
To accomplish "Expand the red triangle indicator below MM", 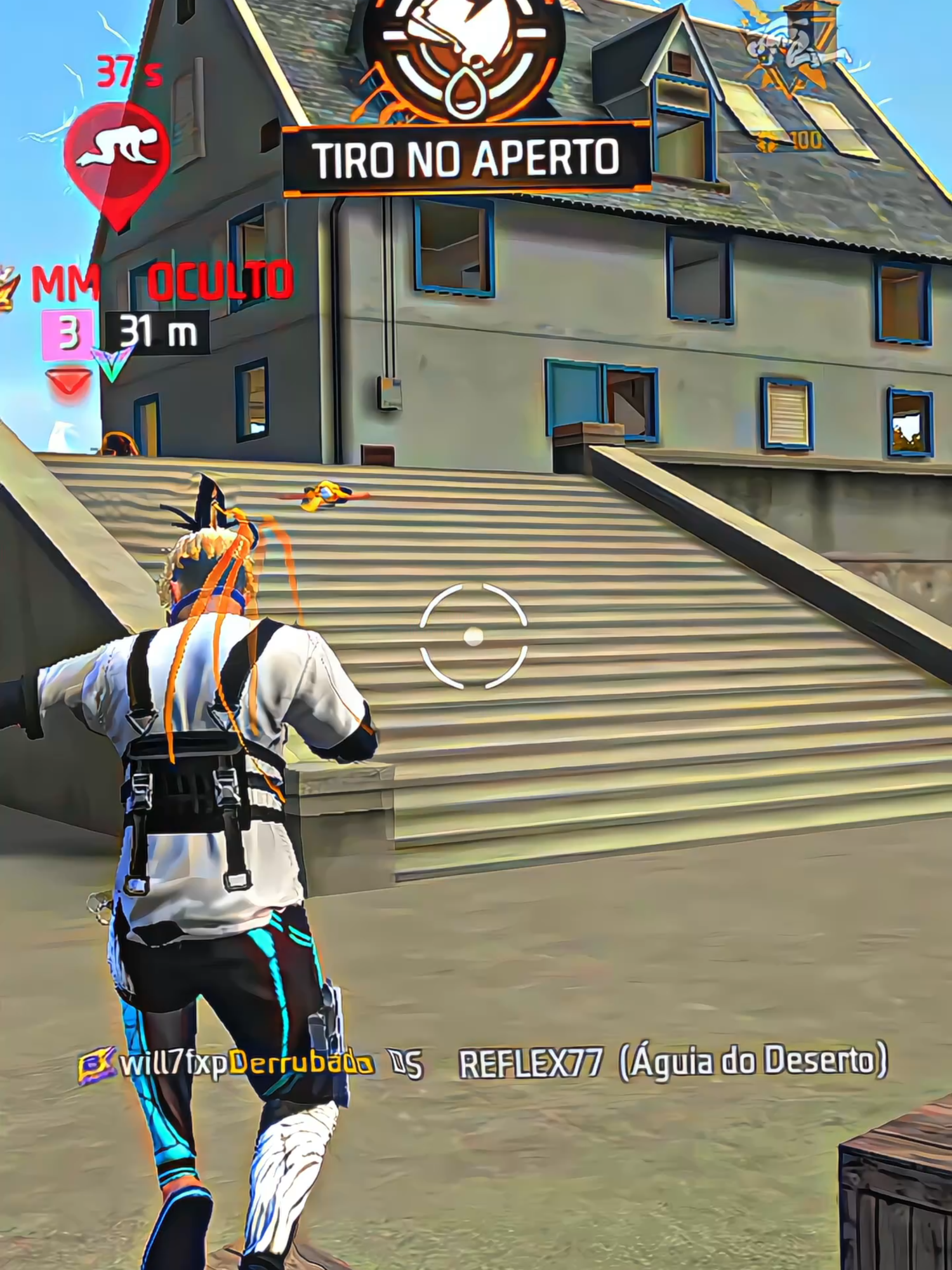I will point(67,381).
